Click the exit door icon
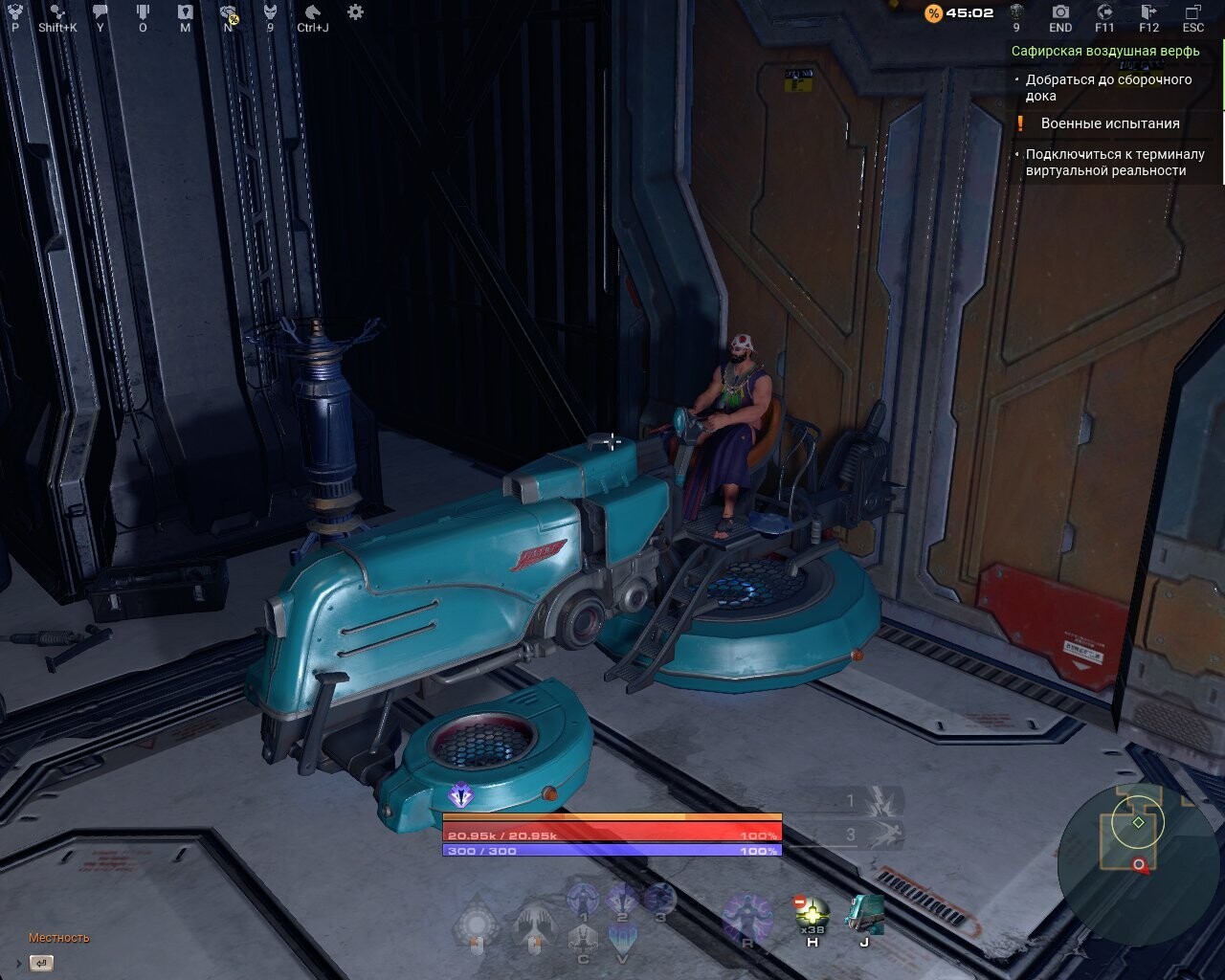The width and height of the screenshot is (1225, 980). click(x=1149, y=12)
